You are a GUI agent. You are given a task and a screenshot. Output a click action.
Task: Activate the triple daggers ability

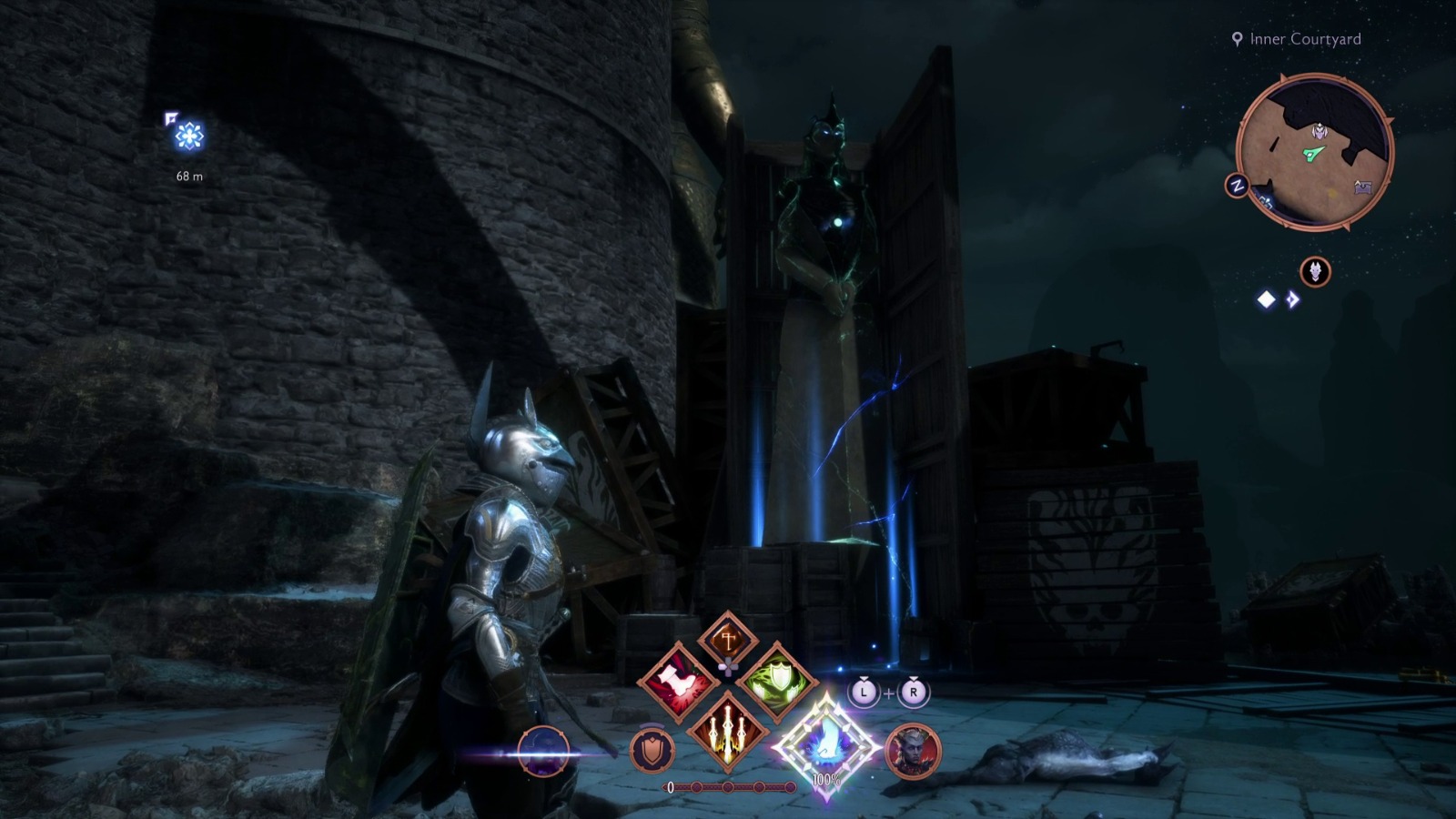[x=727, y=733]
